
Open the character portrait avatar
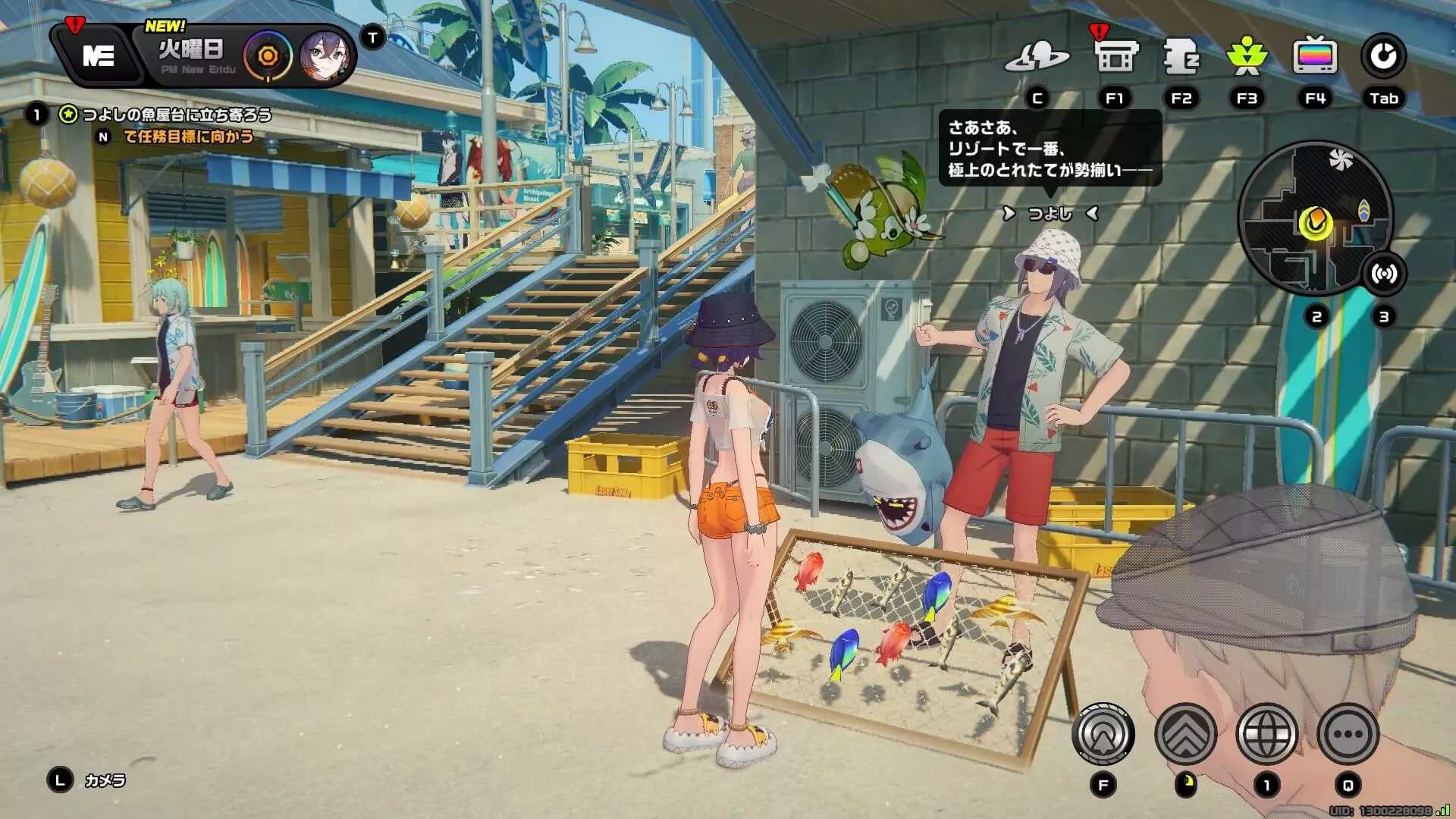pos(325,56)
